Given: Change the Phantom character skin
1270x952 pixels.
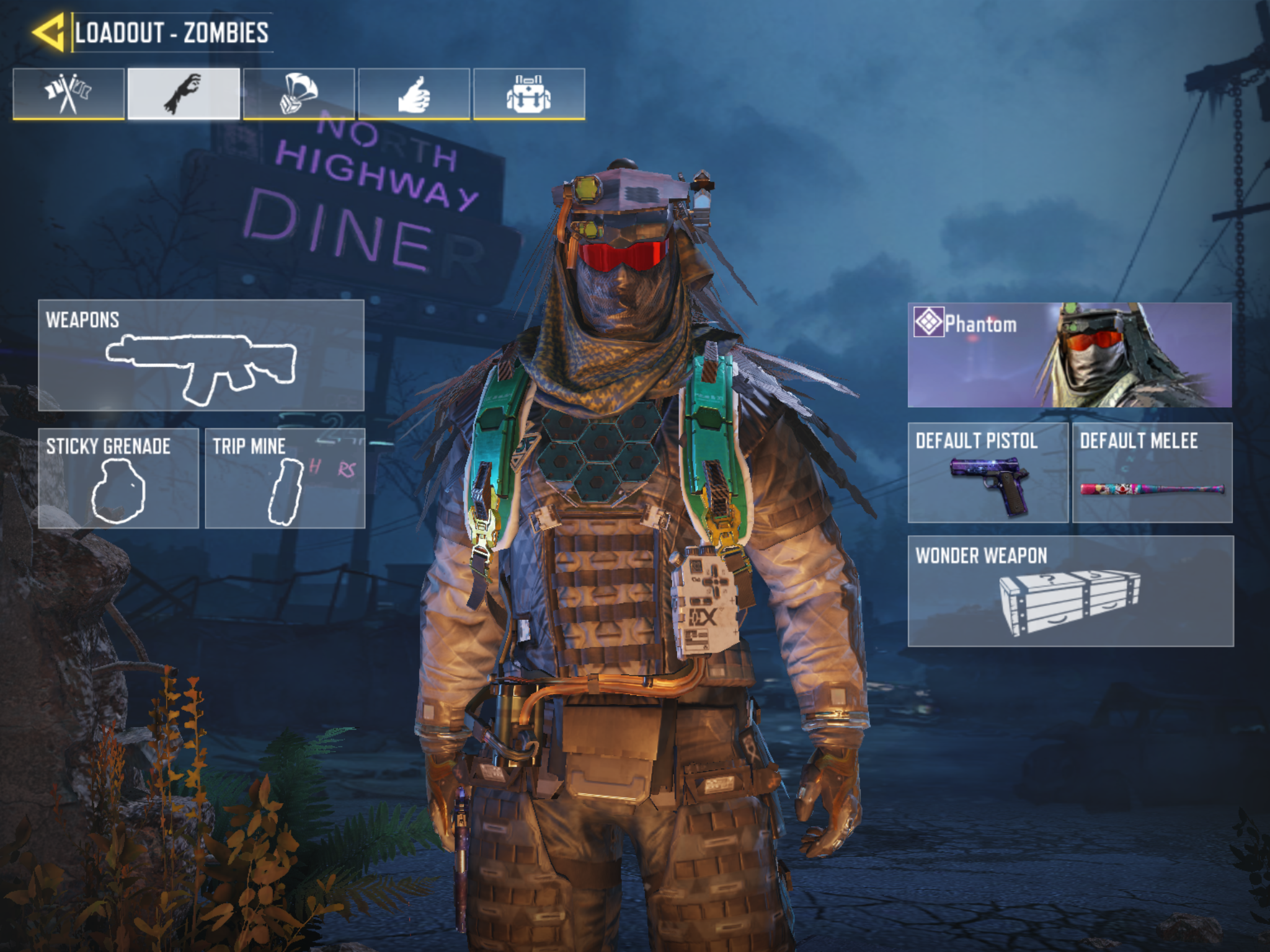Looking at the screenshot, I should 1070,355.
